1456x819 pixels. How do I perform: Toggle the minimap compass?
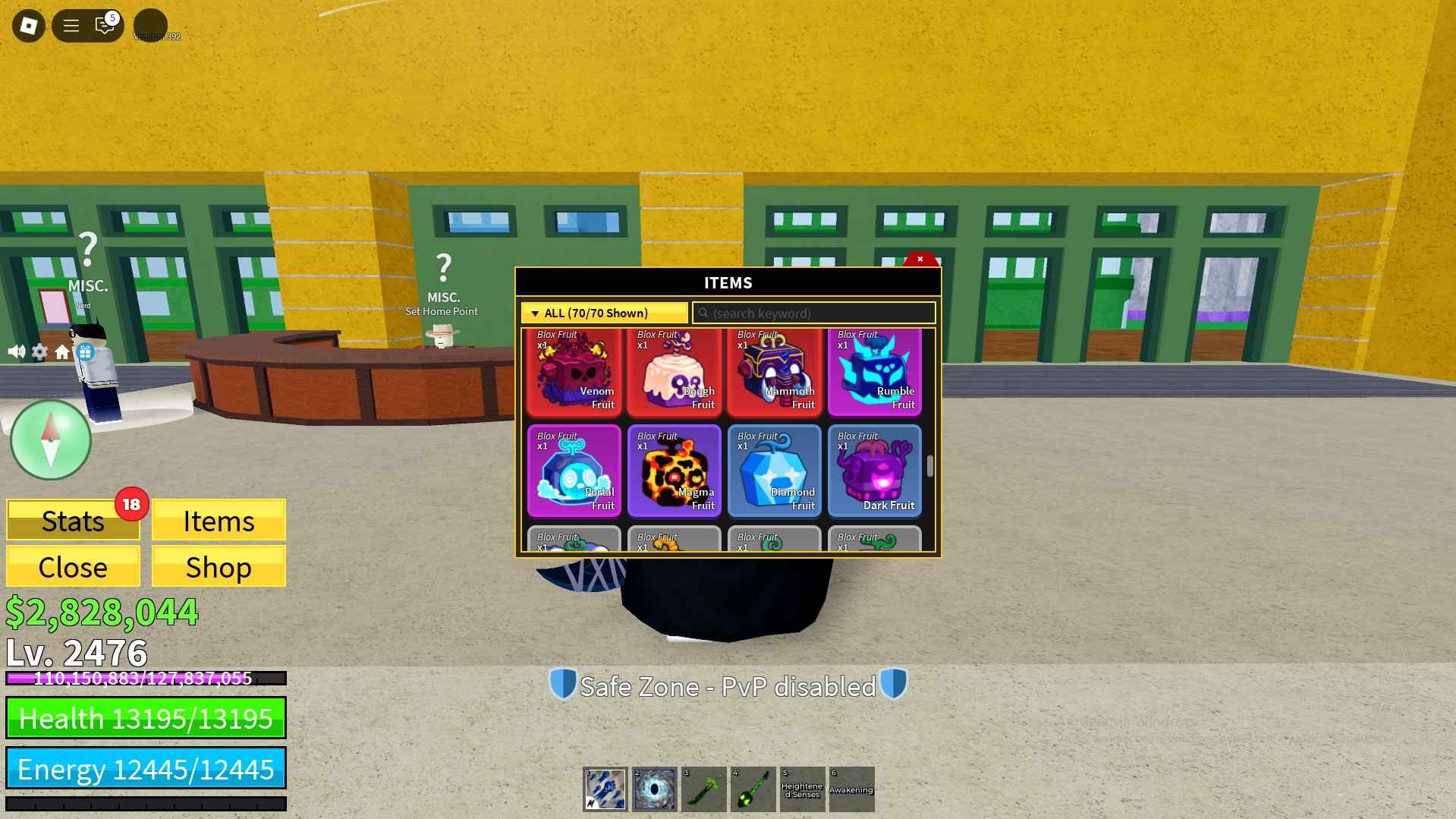click(50, 440)
